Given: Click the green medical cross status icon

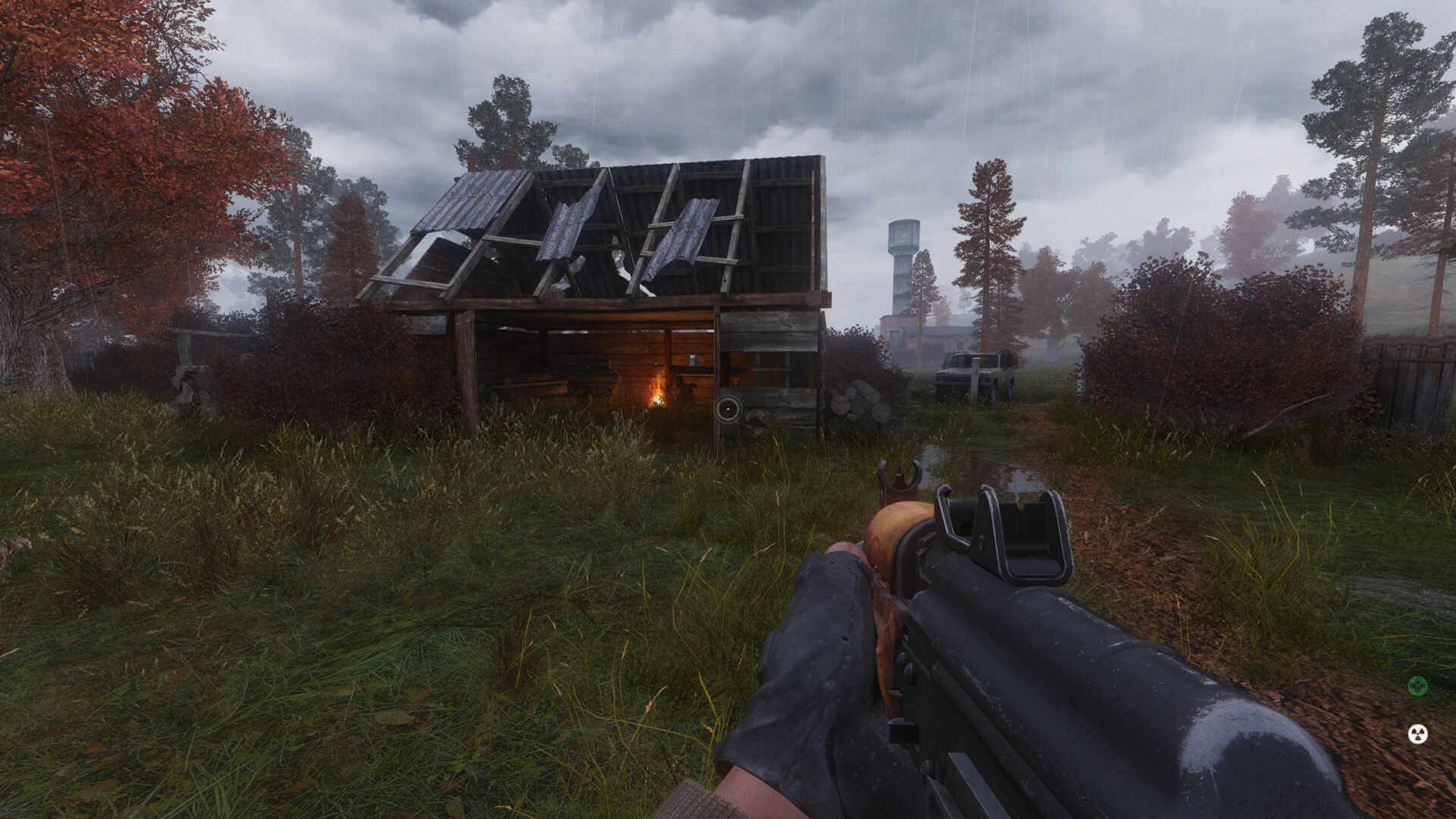Looking at the screenshot, I should [x=1417, y=686].
